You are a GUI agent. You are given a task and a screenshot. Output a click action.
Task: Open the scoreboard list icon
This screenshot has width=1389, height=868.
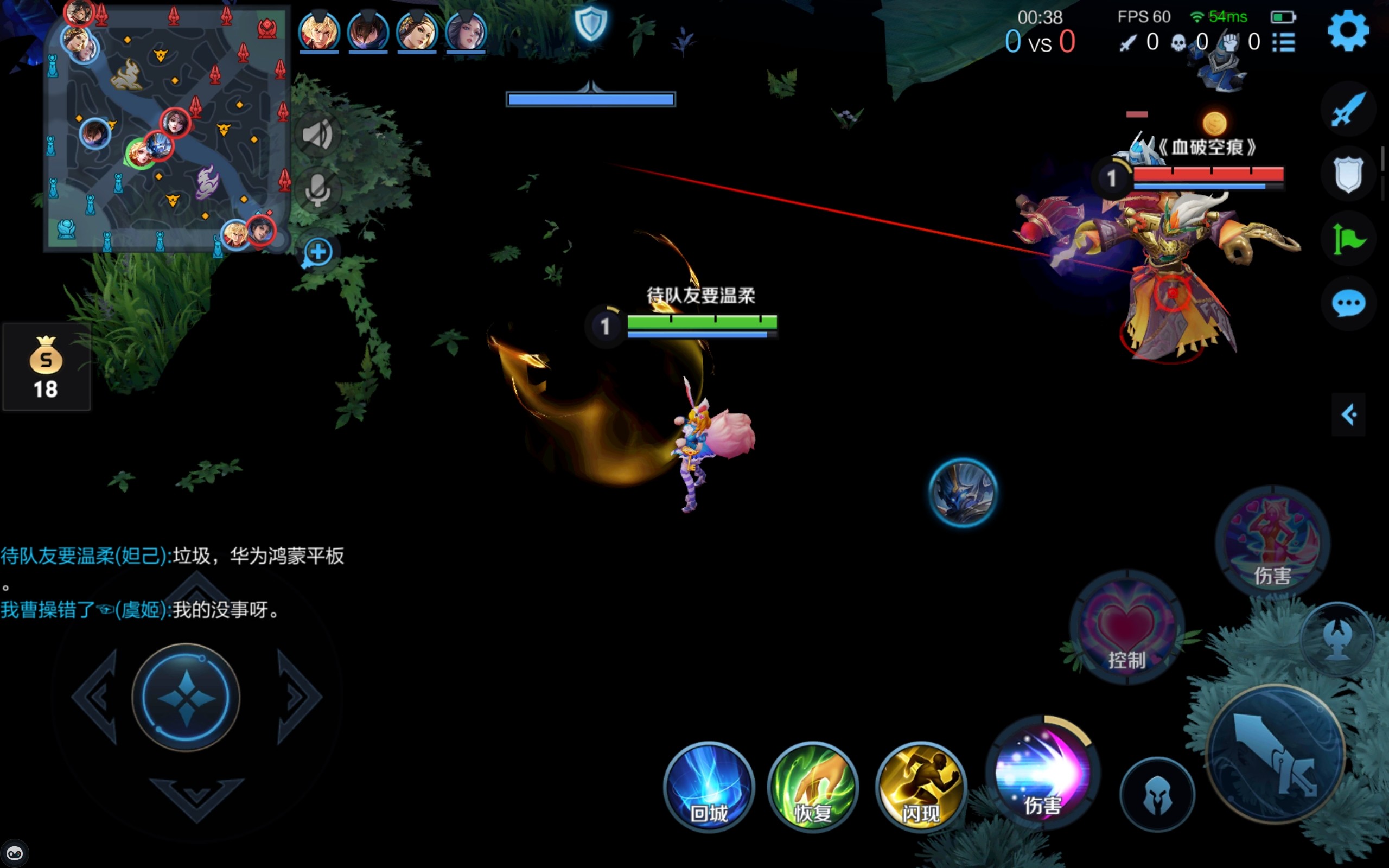point(1283,42)
